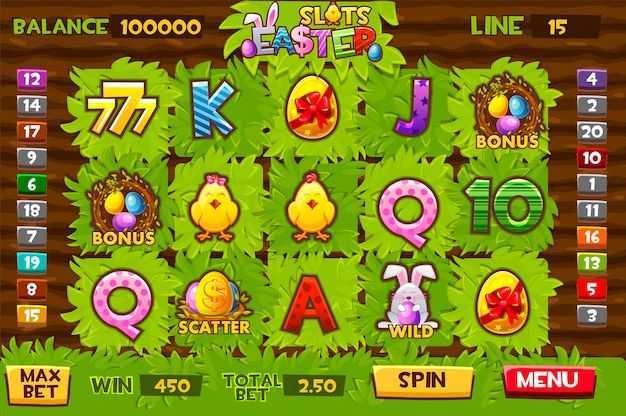Viewport: 626px width, 416px height.
Task: Click payline number 16 indicator
Action: [x=592, y=237]
